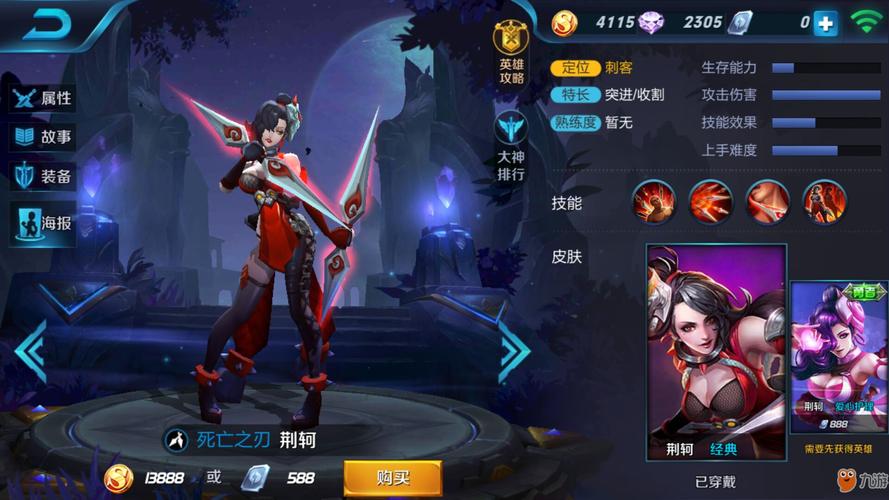Screen dimensions: 889x500
Task: Open the 海报 poster tab
Action: click(x=43, y=222)
